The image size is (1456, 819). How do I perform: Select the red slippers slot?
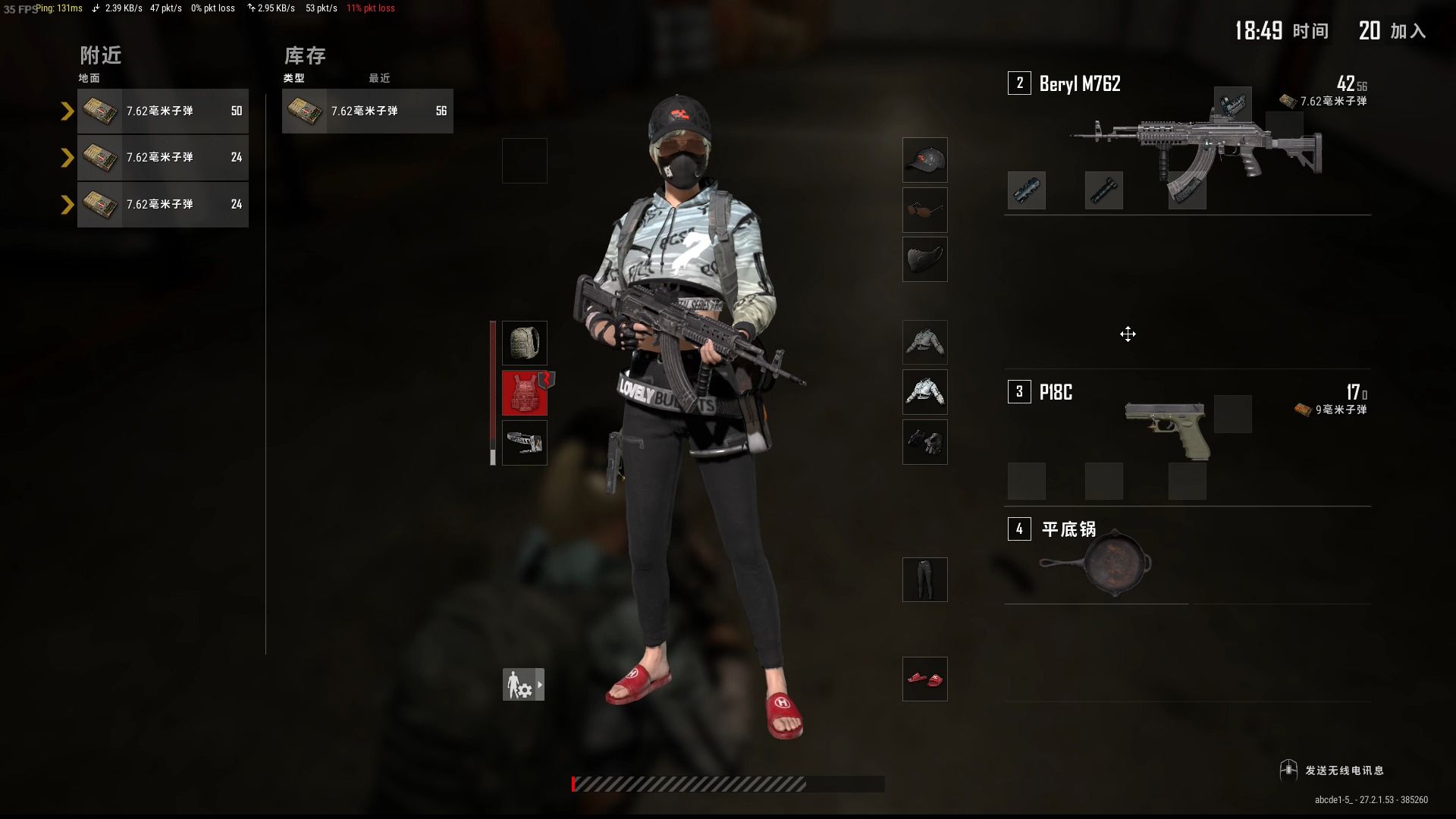(x=924, y=679)
